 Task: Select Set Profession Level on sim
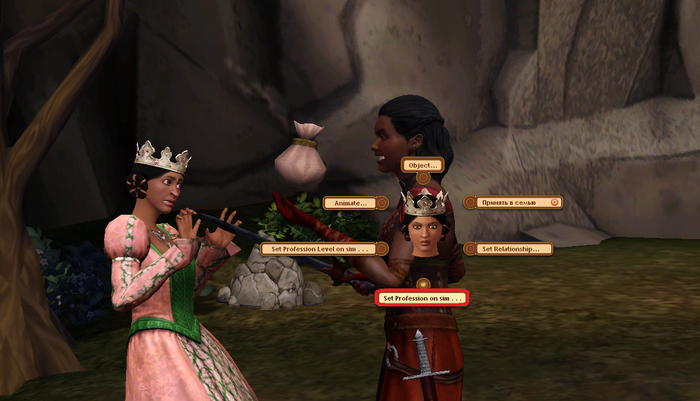tap(317, 248)
